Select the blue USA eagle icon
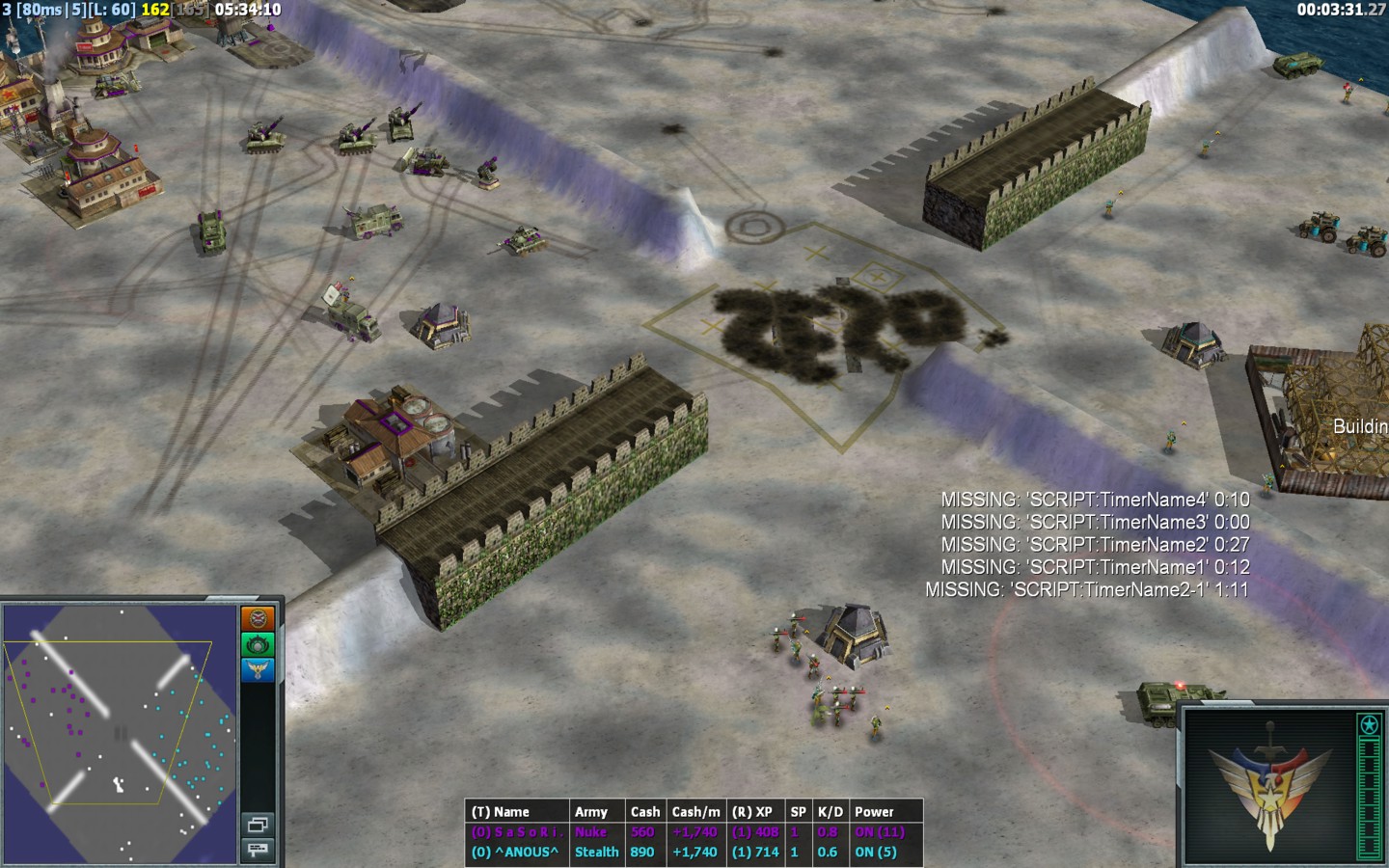Screen dimensions: 1389x868 click(258, 669)
